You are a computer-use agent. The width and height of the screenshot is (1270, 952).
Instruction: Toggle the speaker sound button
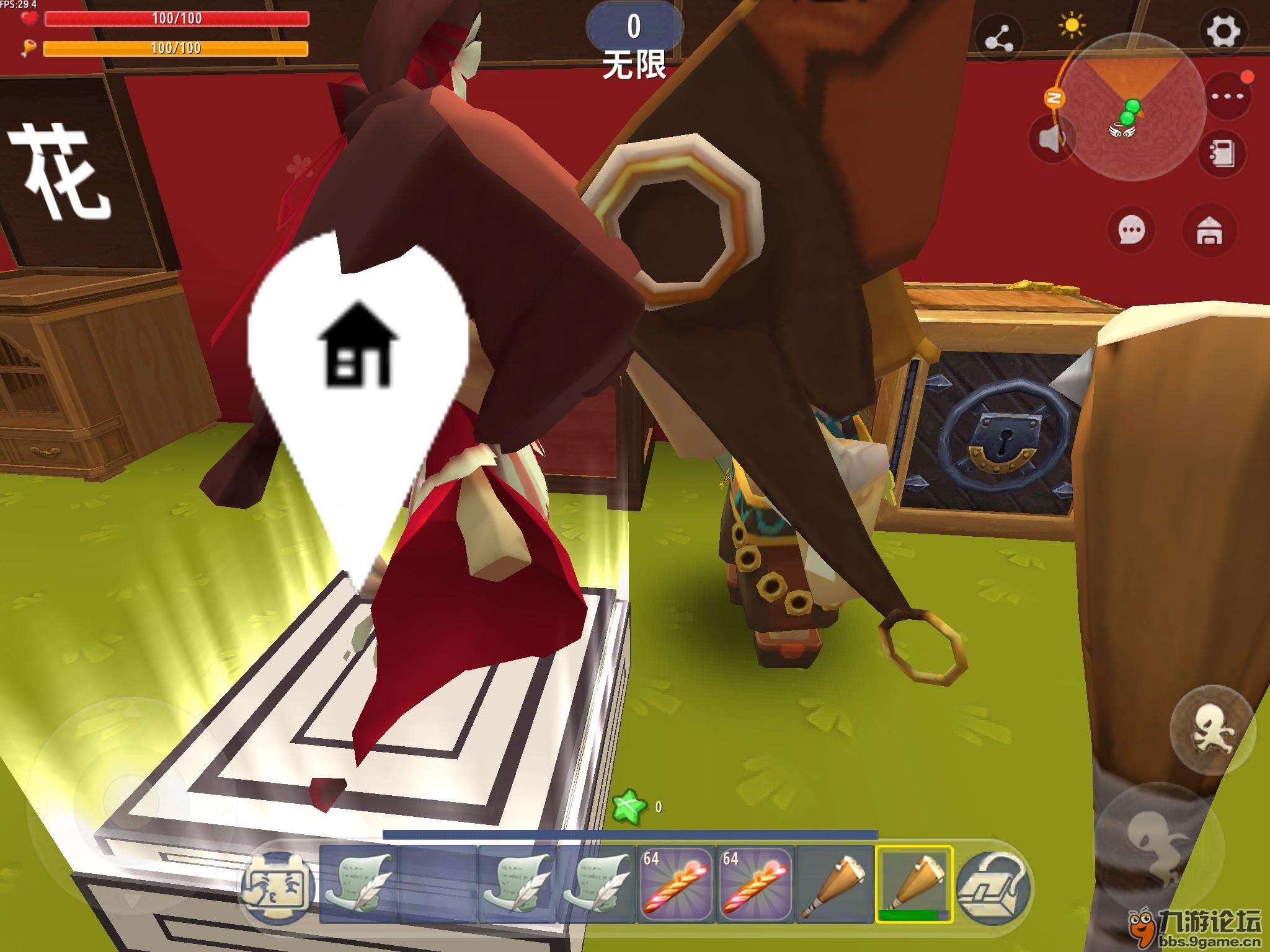pos(1052,141)
